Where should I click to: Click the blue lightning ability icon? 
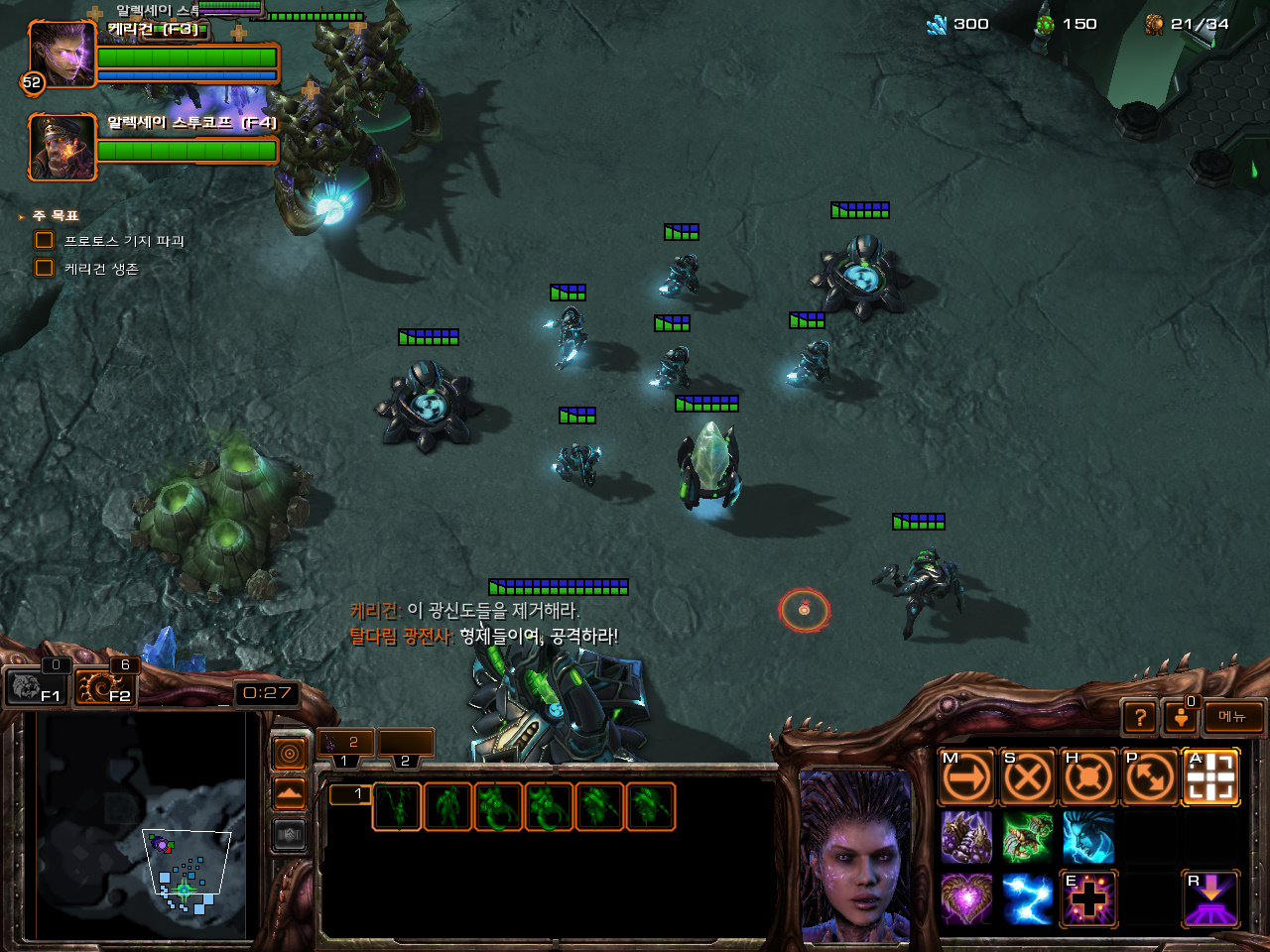1027,899
